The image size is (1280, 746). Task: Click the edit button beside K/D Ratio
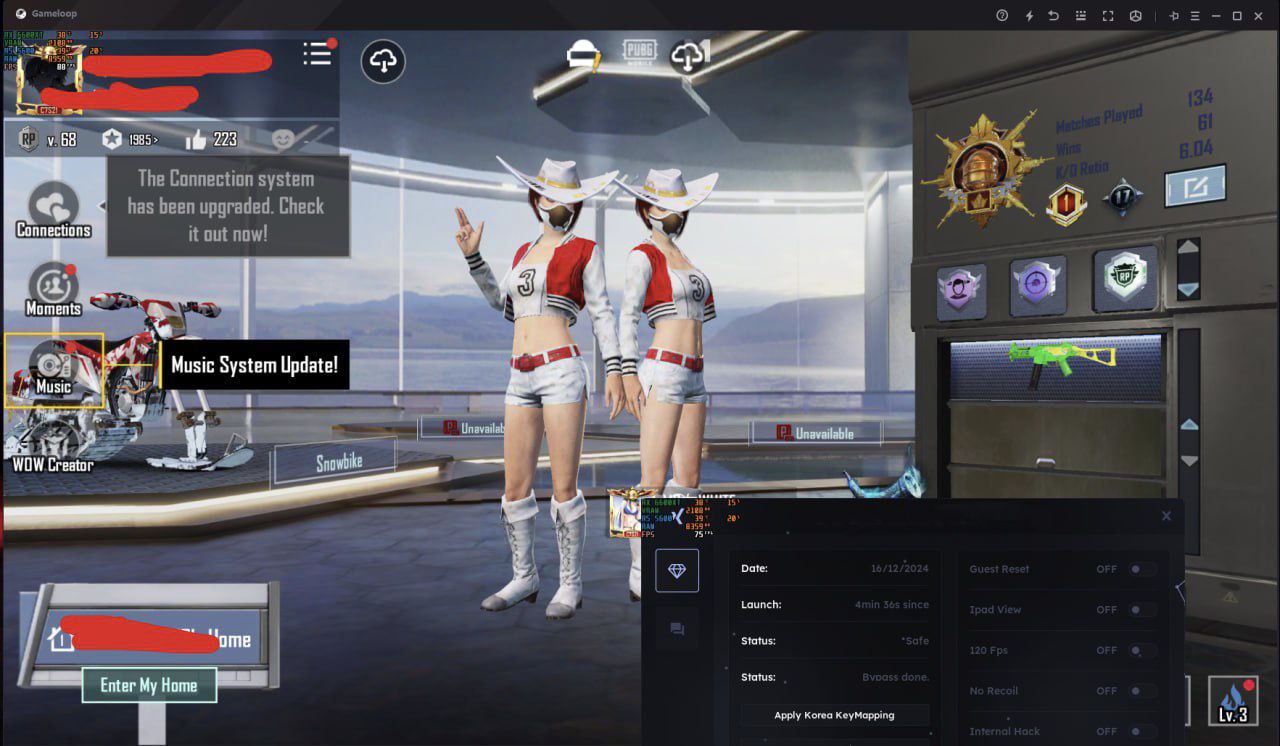[x=1195, y=187]
